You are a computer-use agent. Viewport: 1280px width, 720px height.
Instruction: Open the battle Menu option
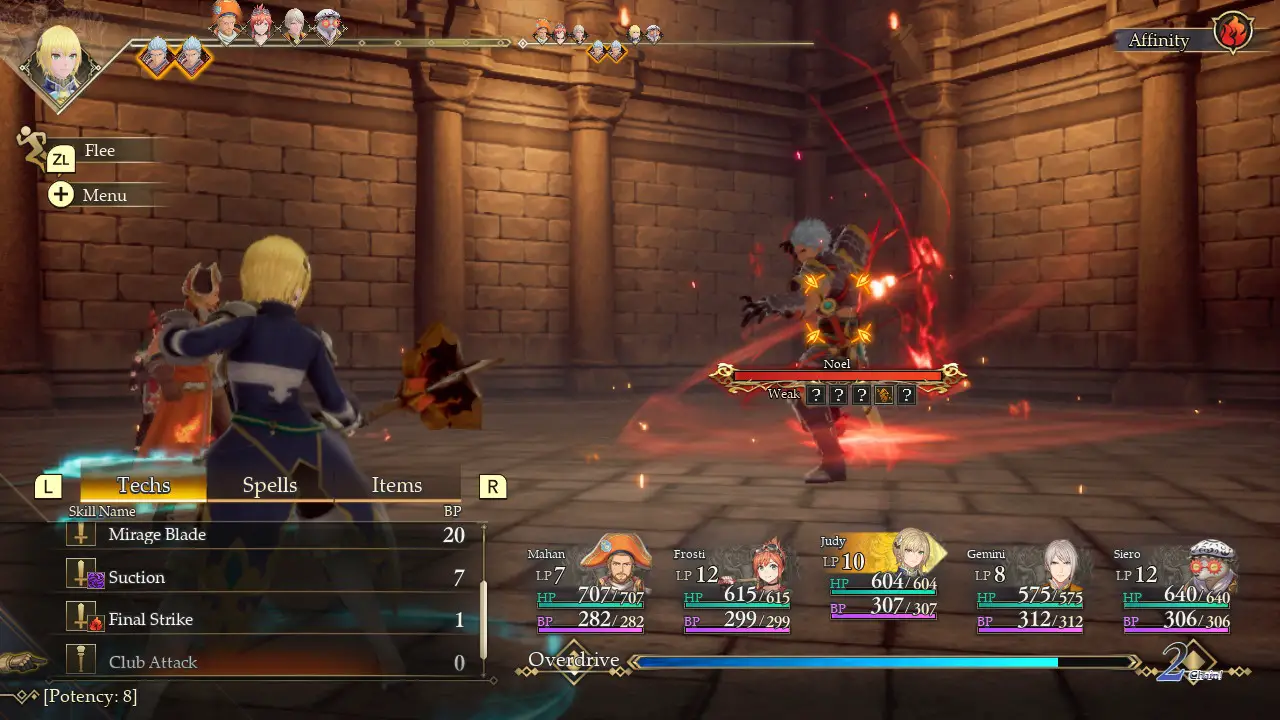pyautogui.click(x=103, y=195)
